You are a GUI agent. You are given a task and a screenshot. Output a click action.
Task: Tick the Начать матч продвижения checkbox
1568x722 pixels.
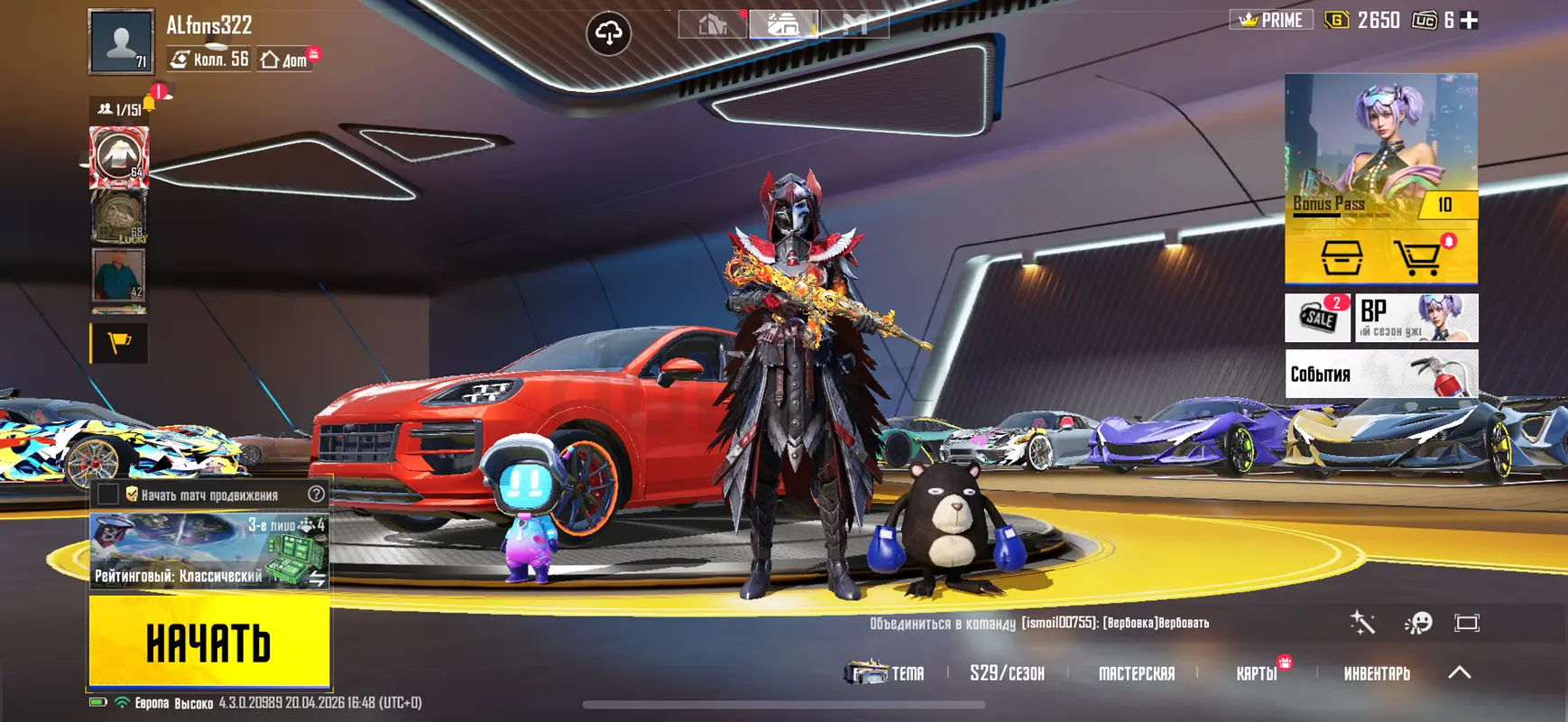tap(108, 494)
